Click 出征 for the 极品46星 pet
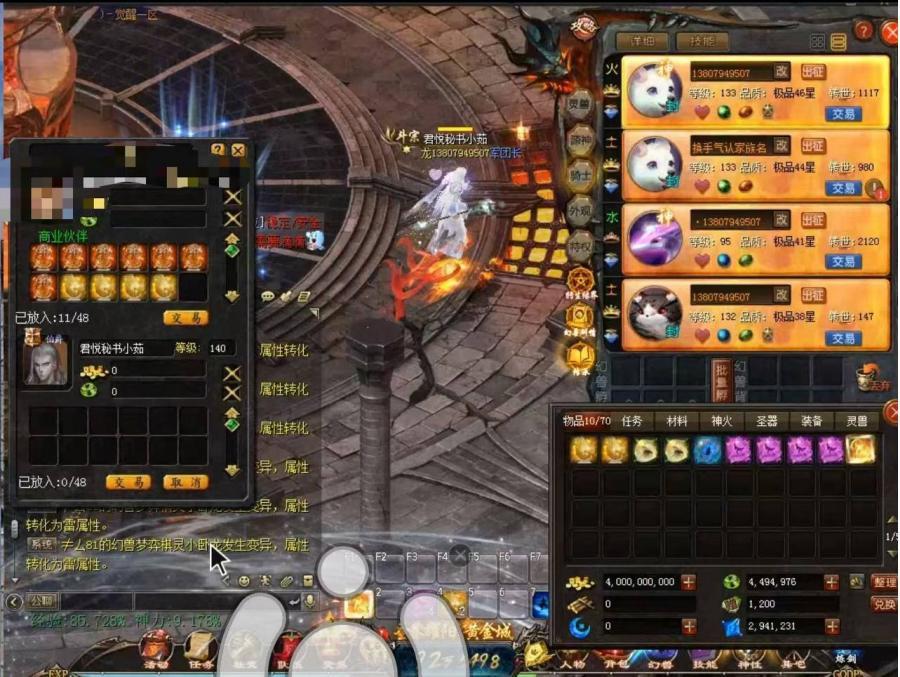900x677 pixels. click(813, 72)
